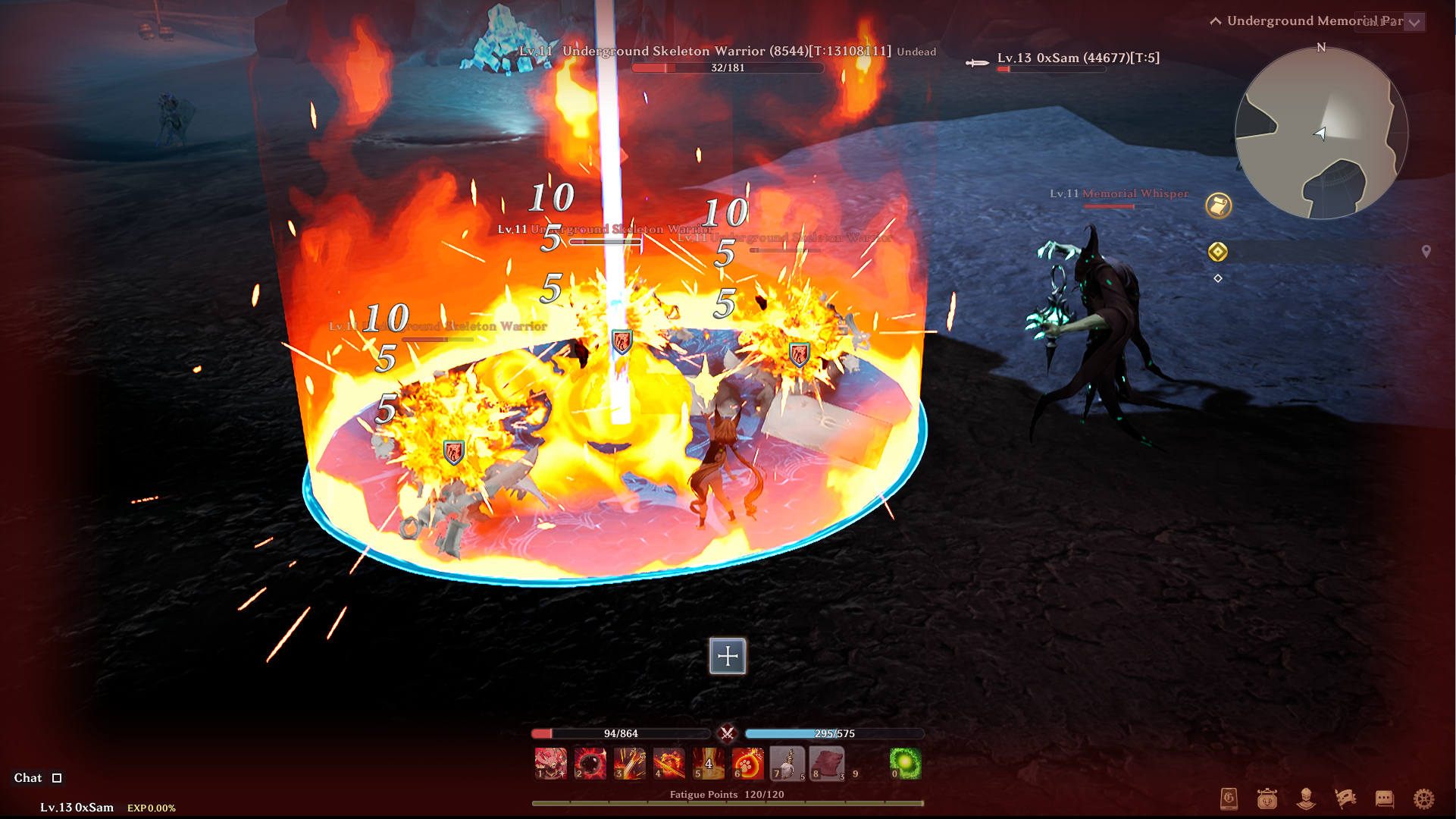Open the settings gear menu

coord(1423,799)
